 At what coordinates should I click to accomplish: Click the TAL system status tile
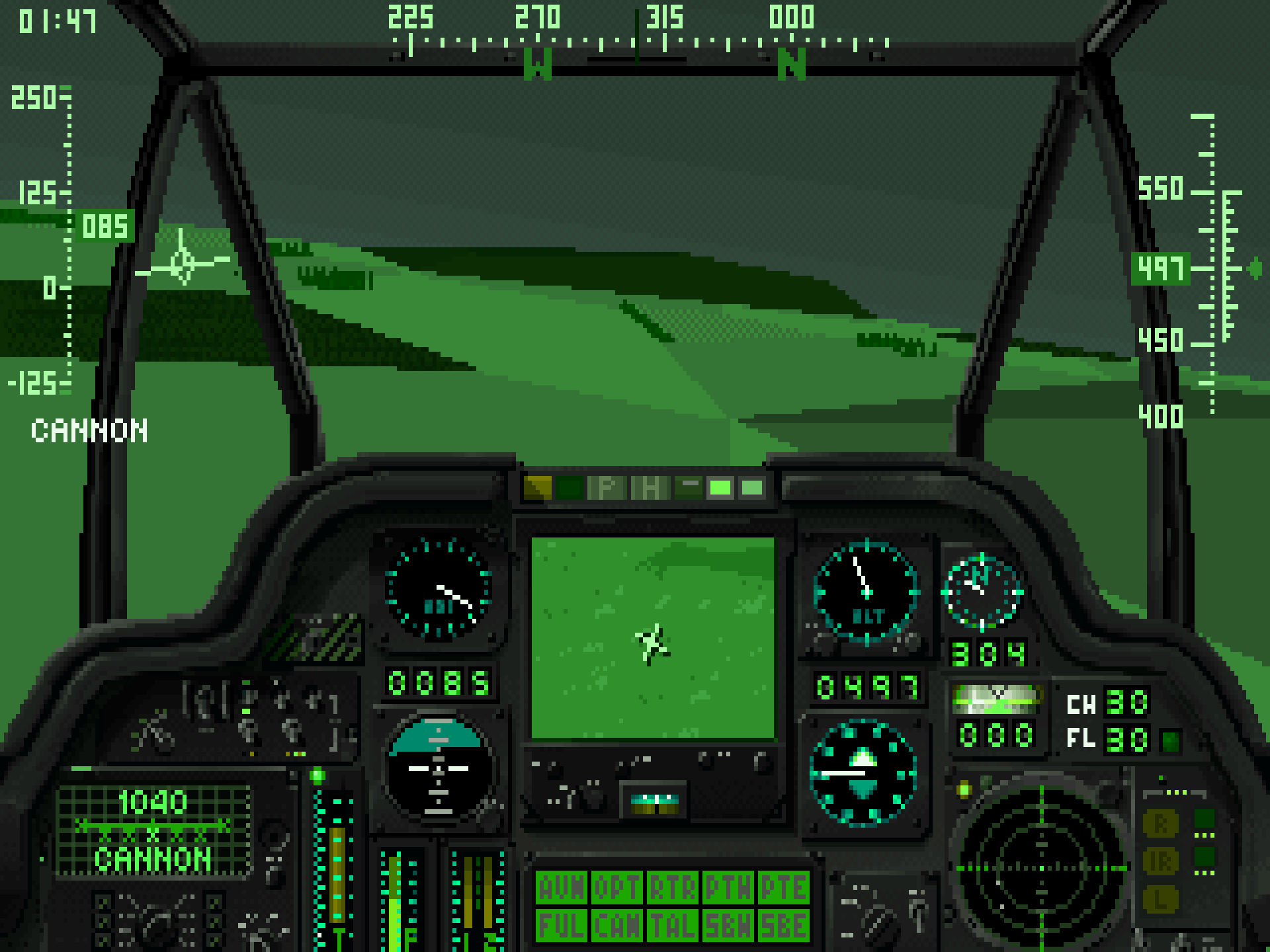pos(672,926)
